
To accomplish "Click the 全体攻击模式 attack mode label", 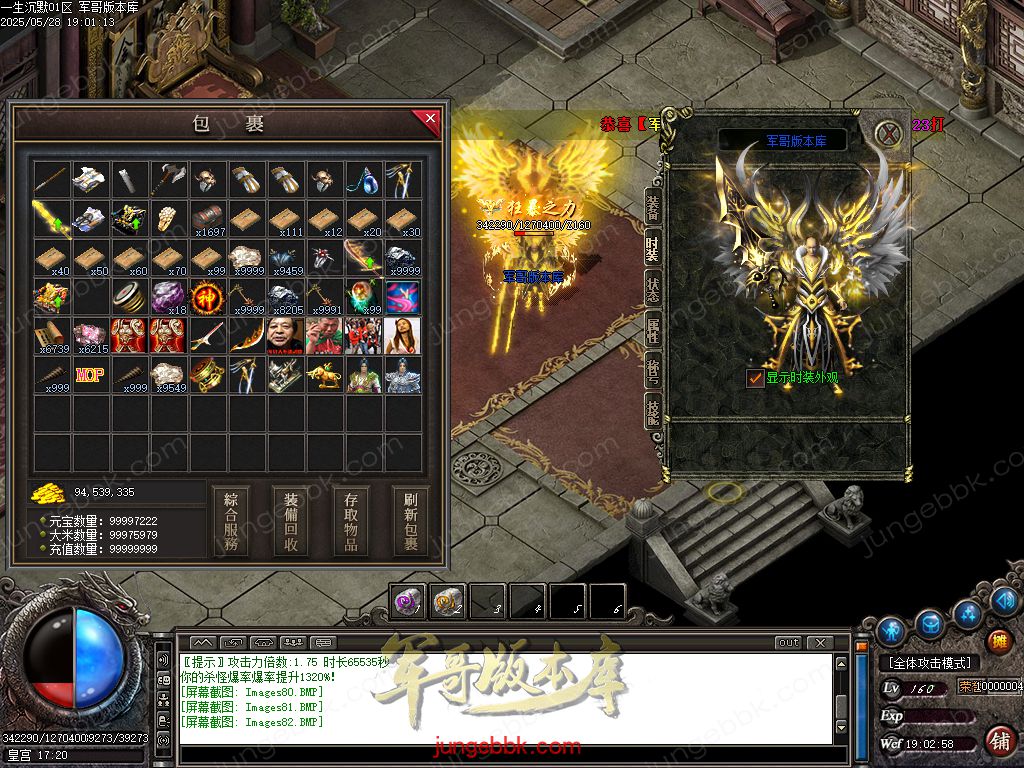I will pyautogui.click(x=929, y=663).
